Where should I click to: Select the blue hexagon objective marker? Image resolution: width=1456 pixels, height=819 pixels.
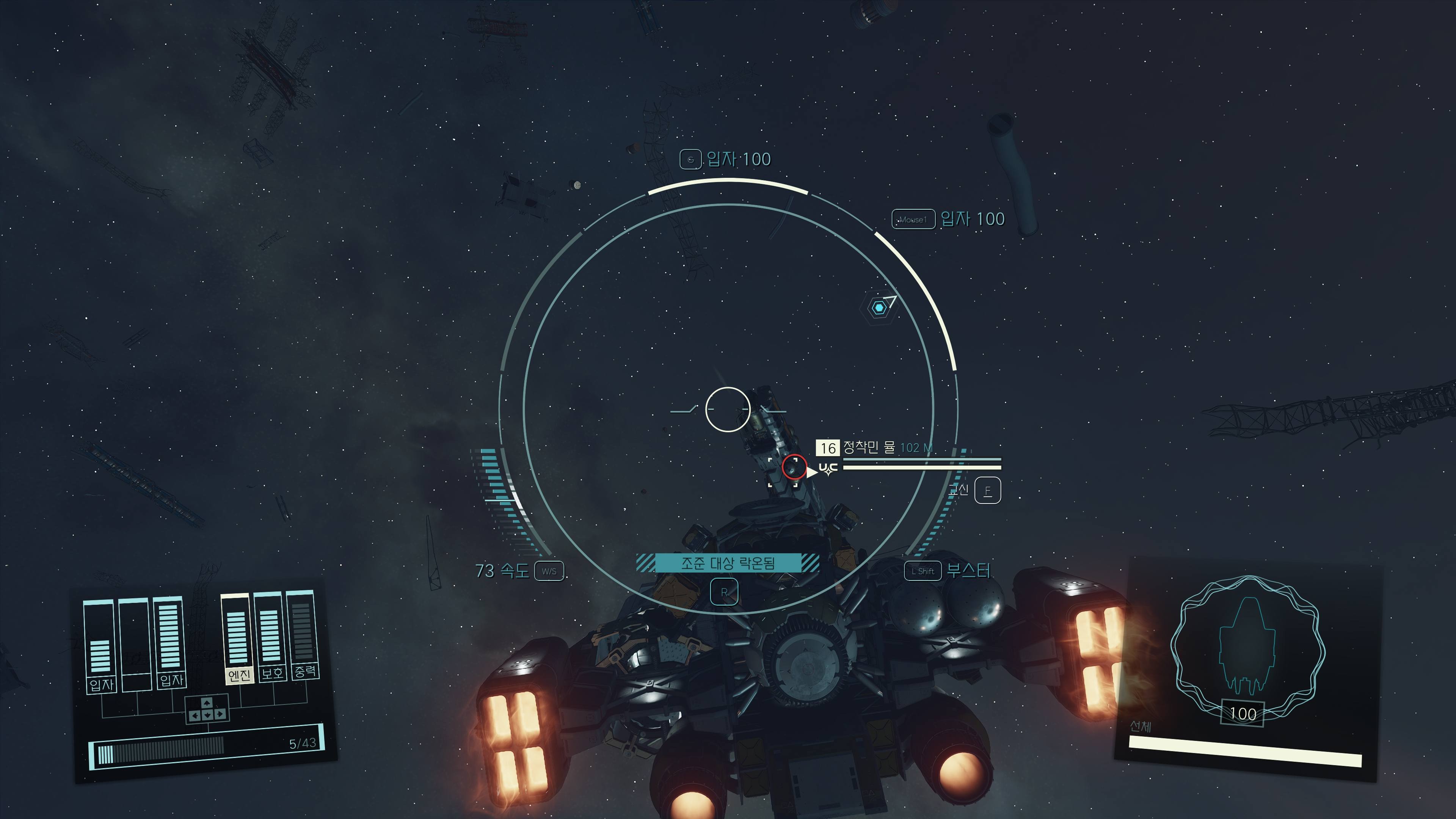tap(879, 308)
